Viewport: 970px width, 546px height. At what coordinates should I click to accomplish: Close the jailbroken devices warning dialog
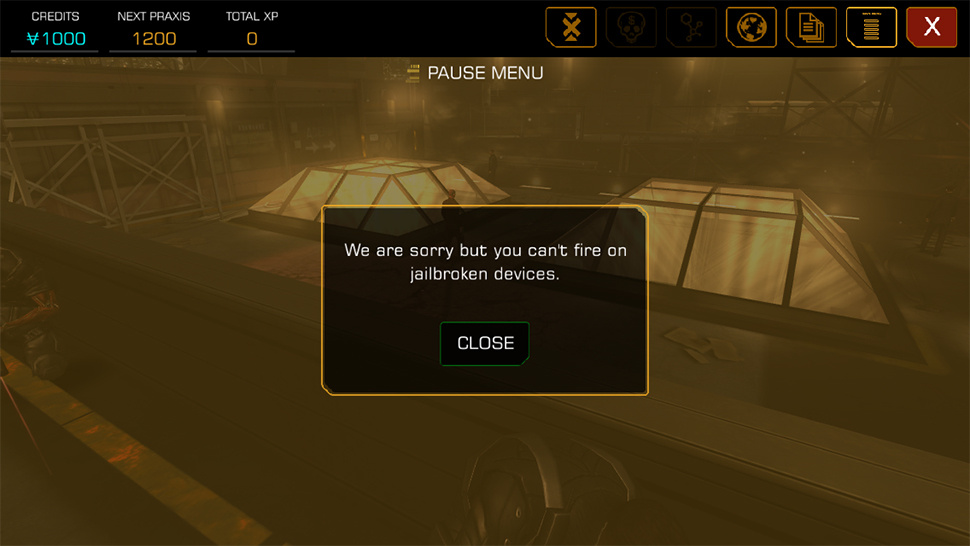[485, 343]
